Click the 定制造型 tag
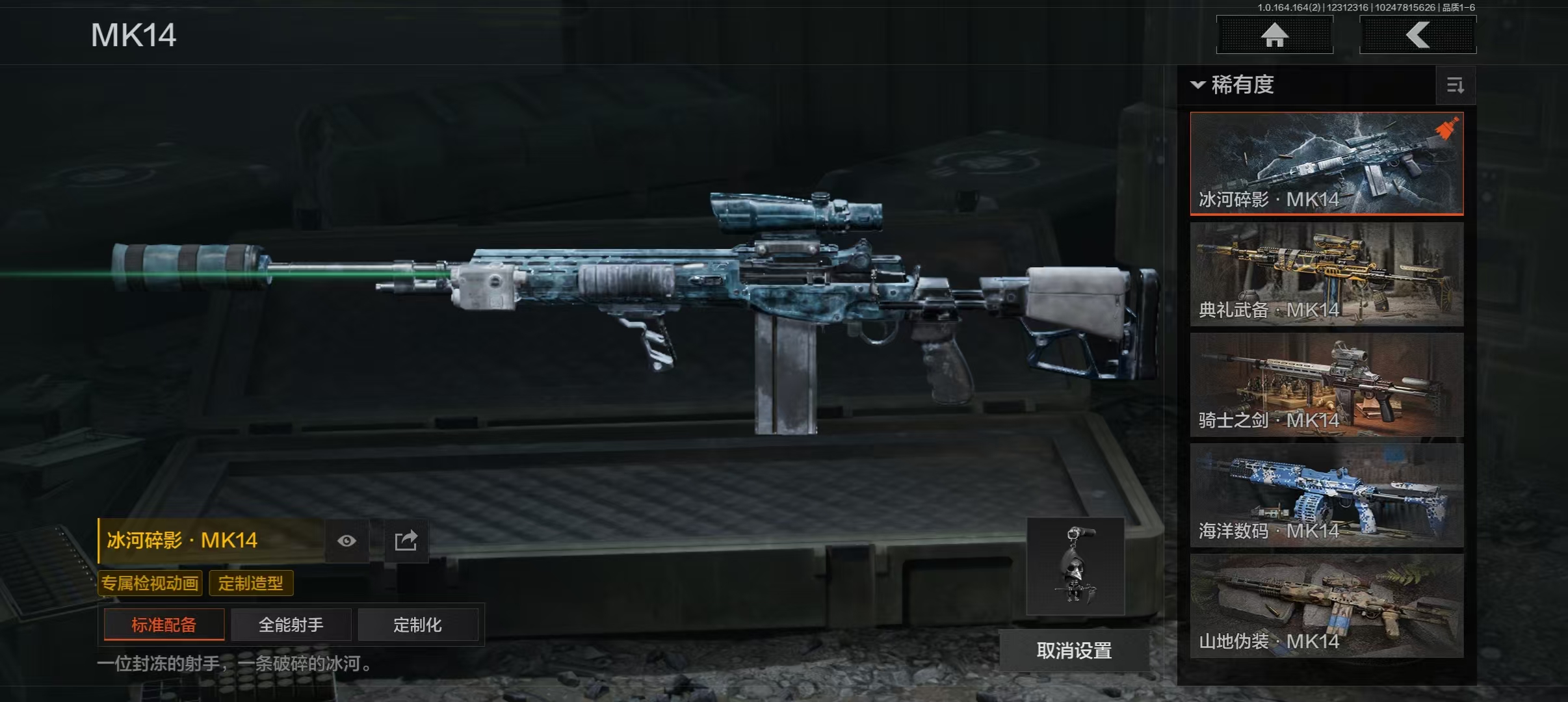Screen dimensions: 1568x702 coord(251,583)
